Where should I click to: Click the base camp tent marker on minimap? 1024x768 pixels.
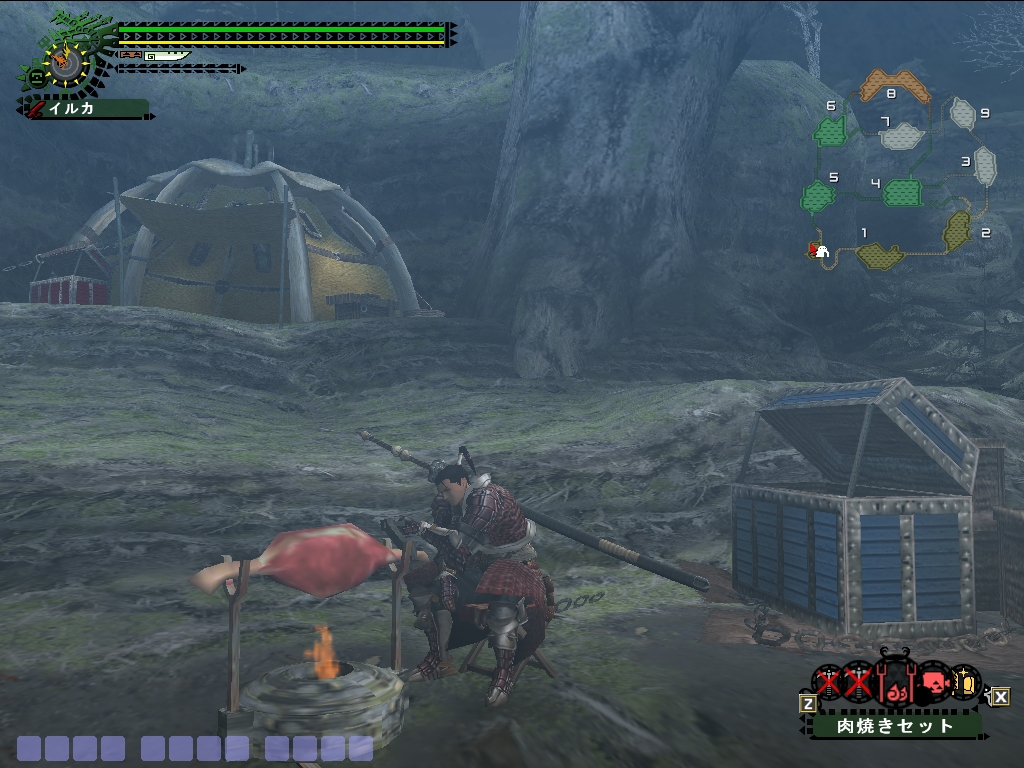(820, 251)
